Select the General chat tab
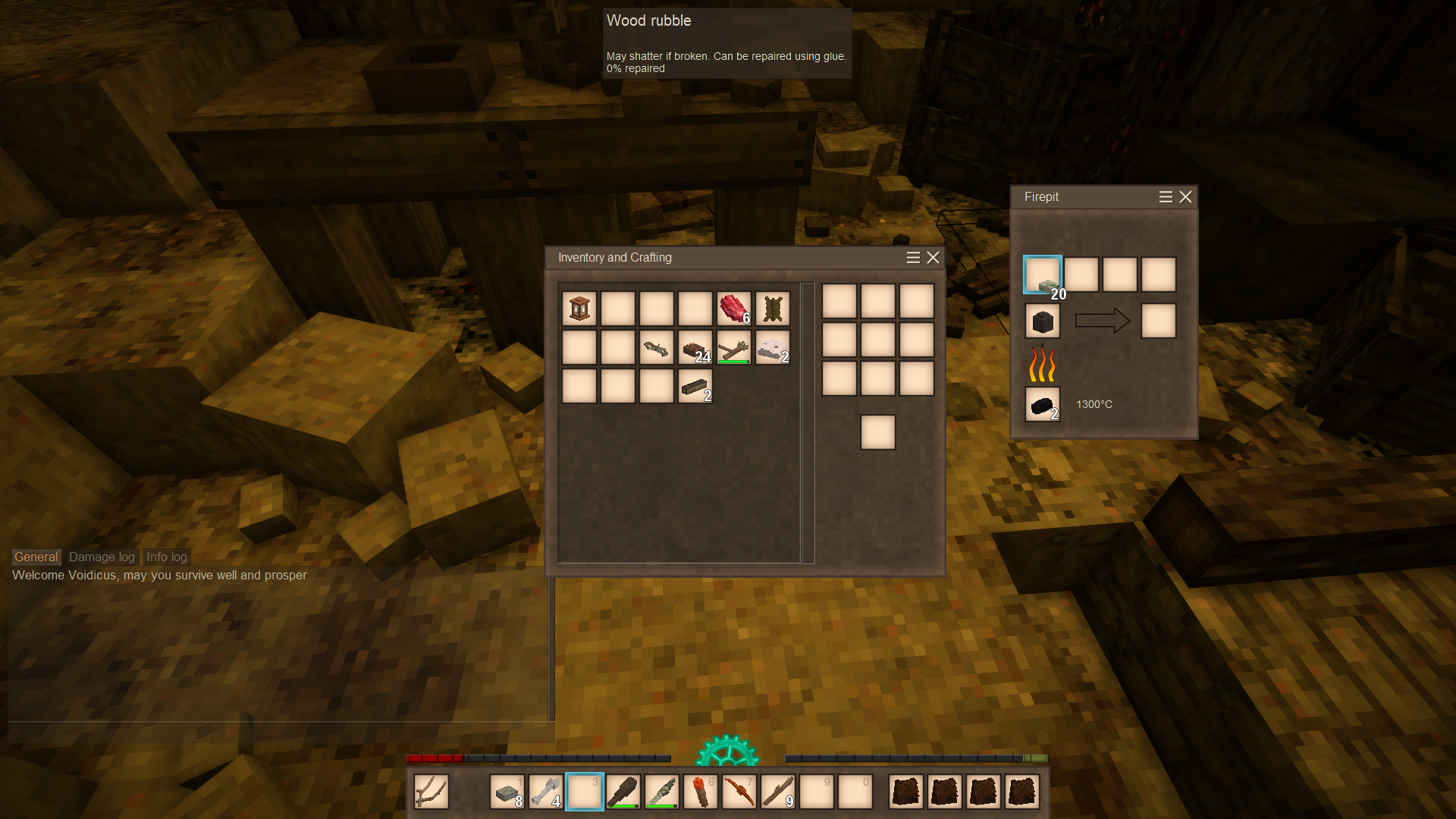 36,557
